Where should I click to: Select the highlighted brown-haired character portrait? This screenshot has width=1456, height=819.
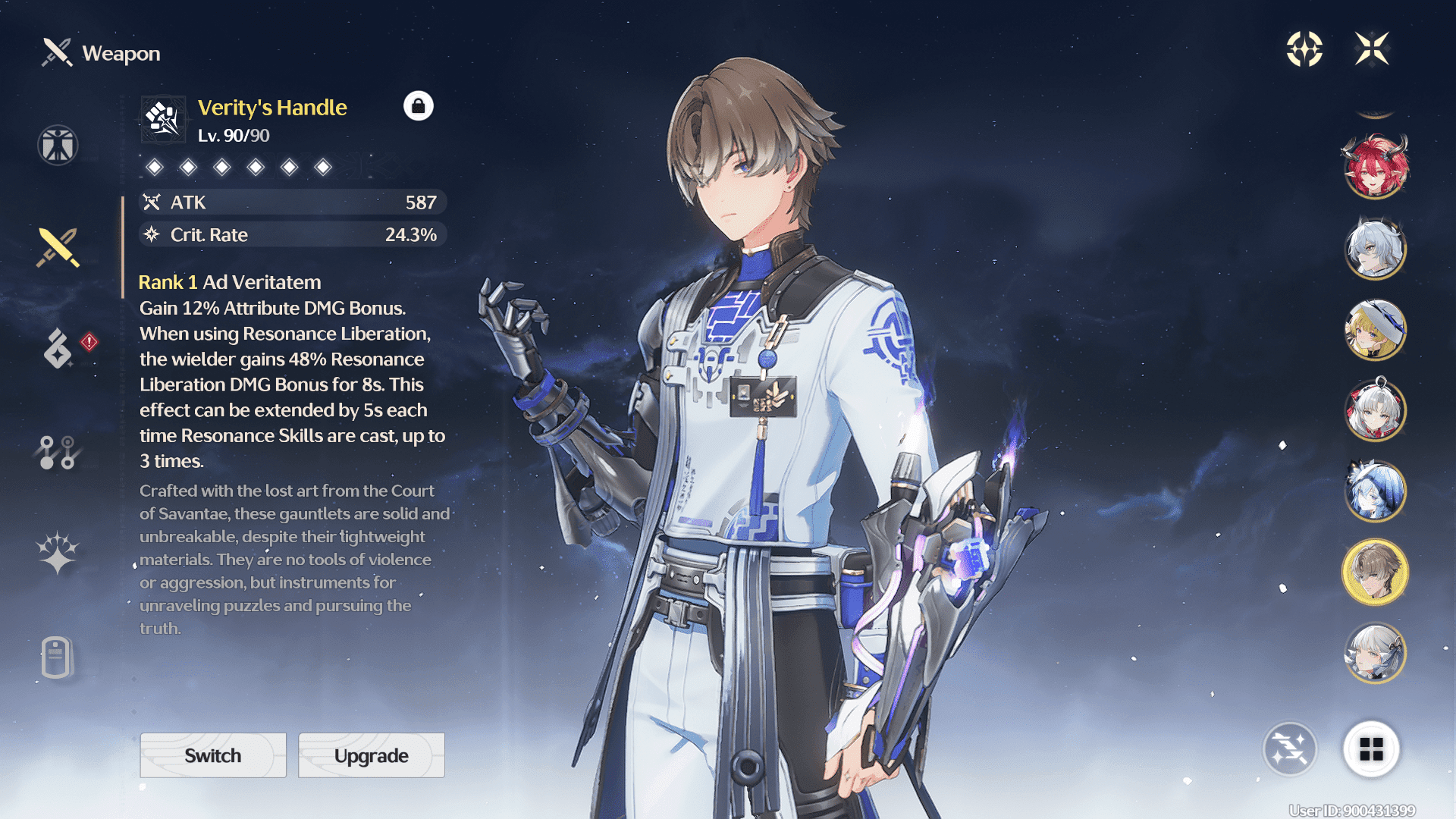1375,572
